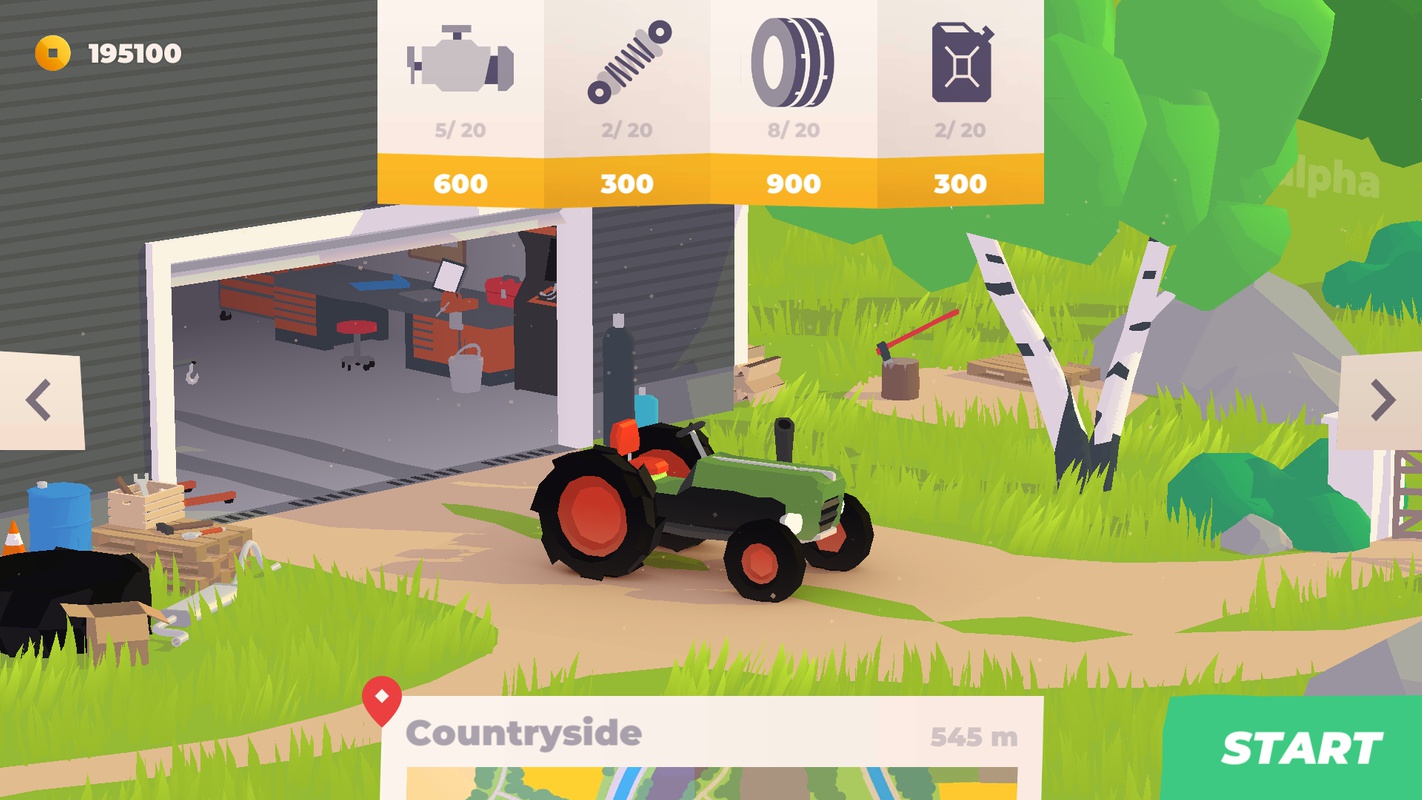Purchase the suspension upgrade for 300
1422x800 pixels.
627,182
